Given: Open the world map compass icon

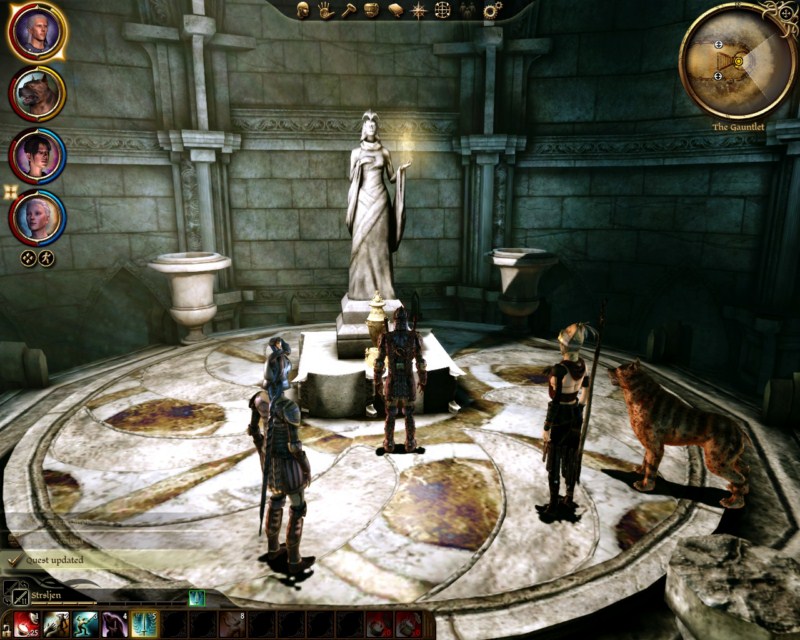Looking at the screenshot, I should click(419, 11).
